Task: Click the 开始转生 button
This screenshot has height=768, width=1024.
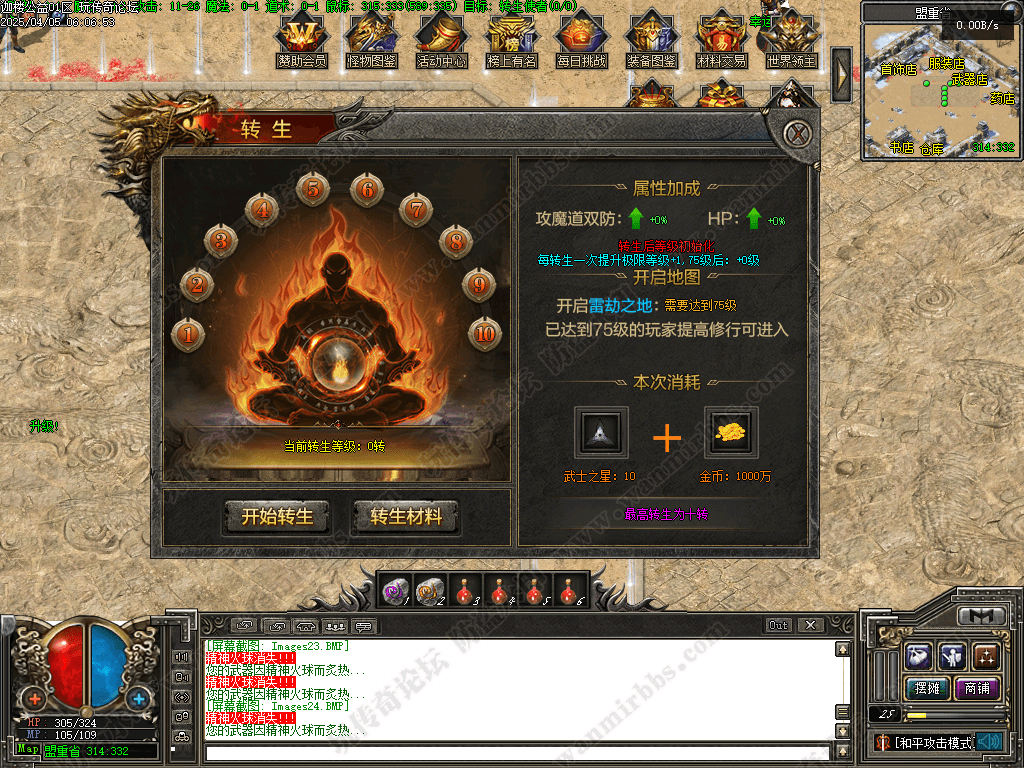Action: pyautogui.click(x=277, y=516)
